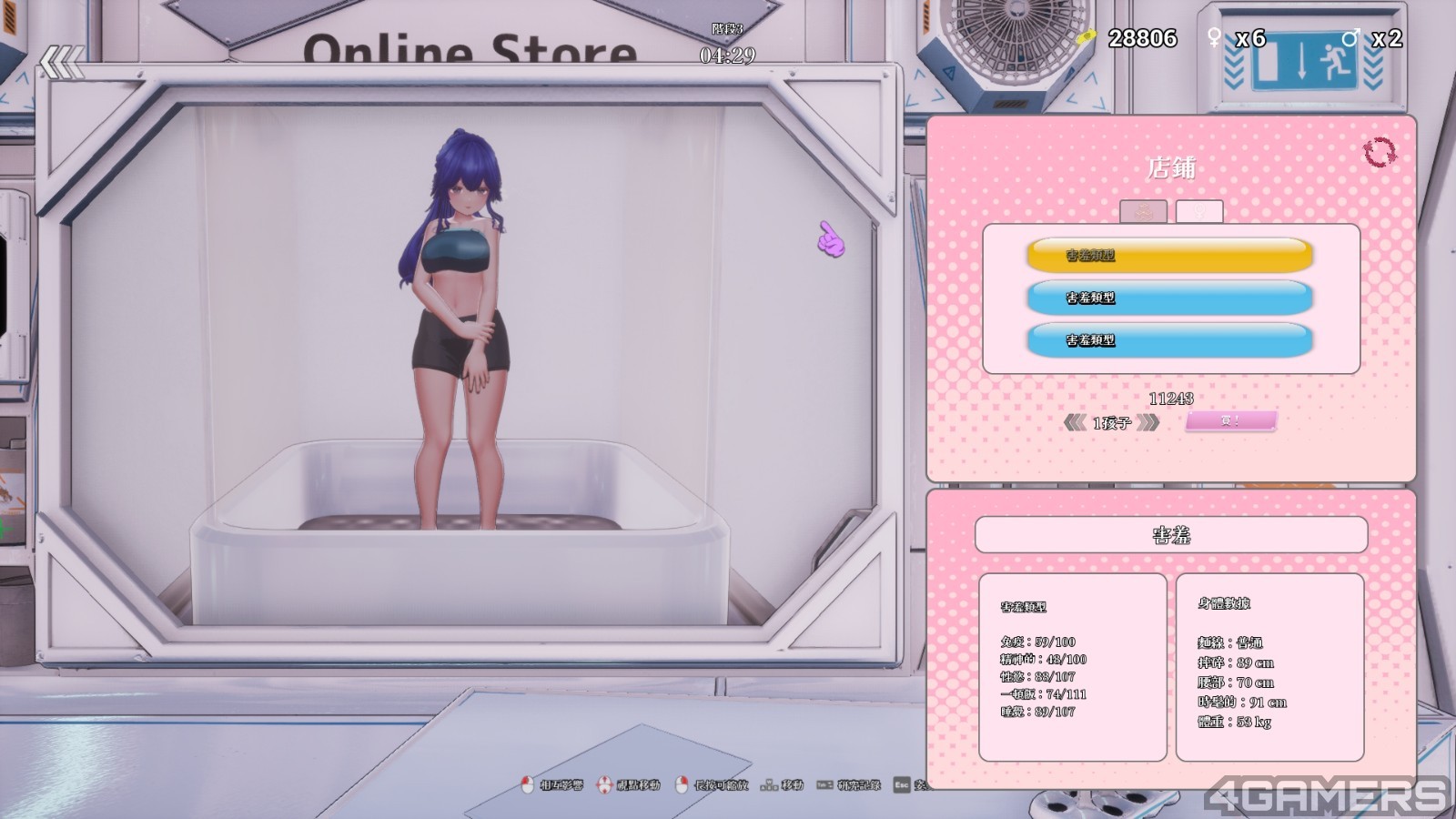
Task: Go back using the top-left chevron arrows
Action: click(x=62, y=64)
